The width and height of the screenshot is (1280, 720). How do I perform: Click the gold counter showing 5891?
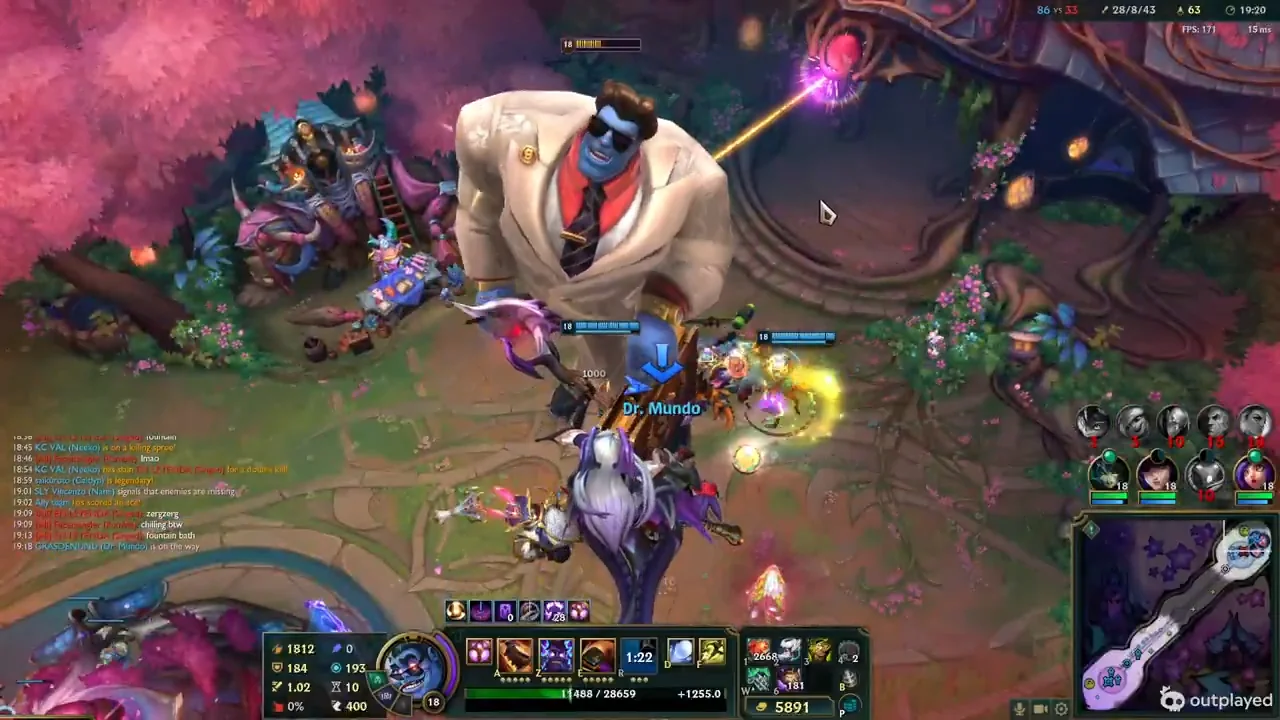tap(791, 705)
